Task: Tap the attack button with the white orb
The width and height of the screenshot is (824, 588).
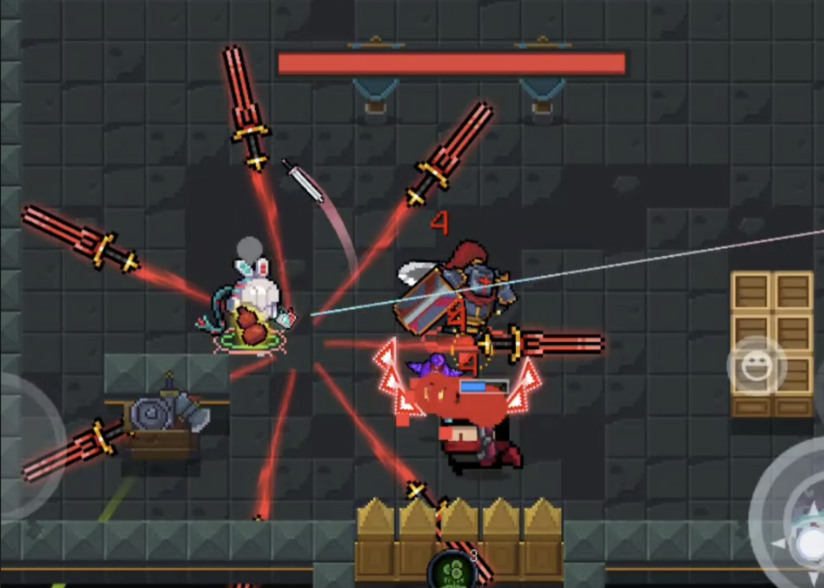Action: tap(801, 535)
